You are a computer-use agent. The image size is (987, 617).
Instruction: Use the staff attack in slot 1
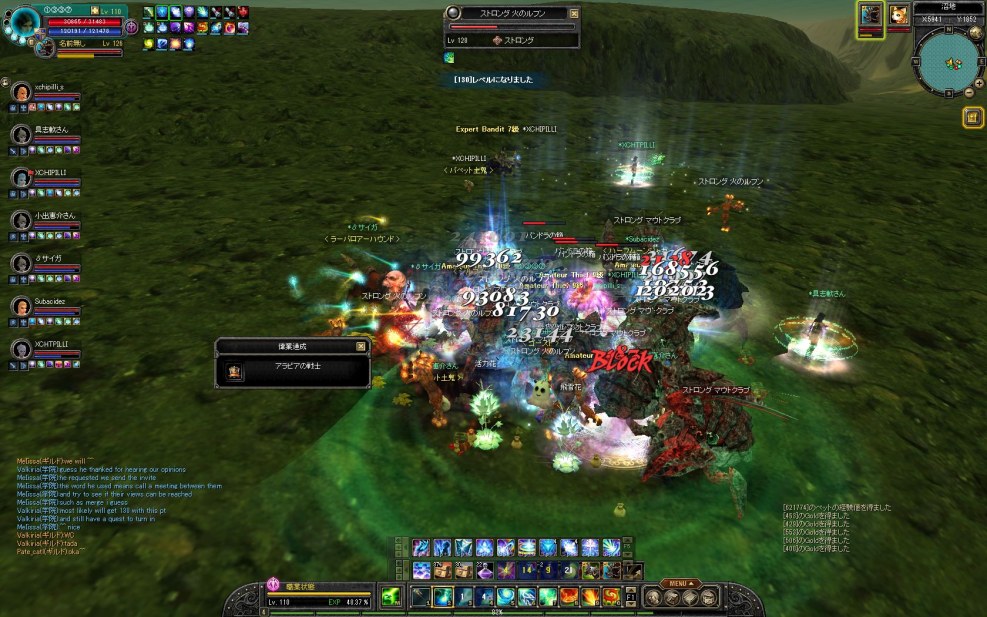pos(422,597)
